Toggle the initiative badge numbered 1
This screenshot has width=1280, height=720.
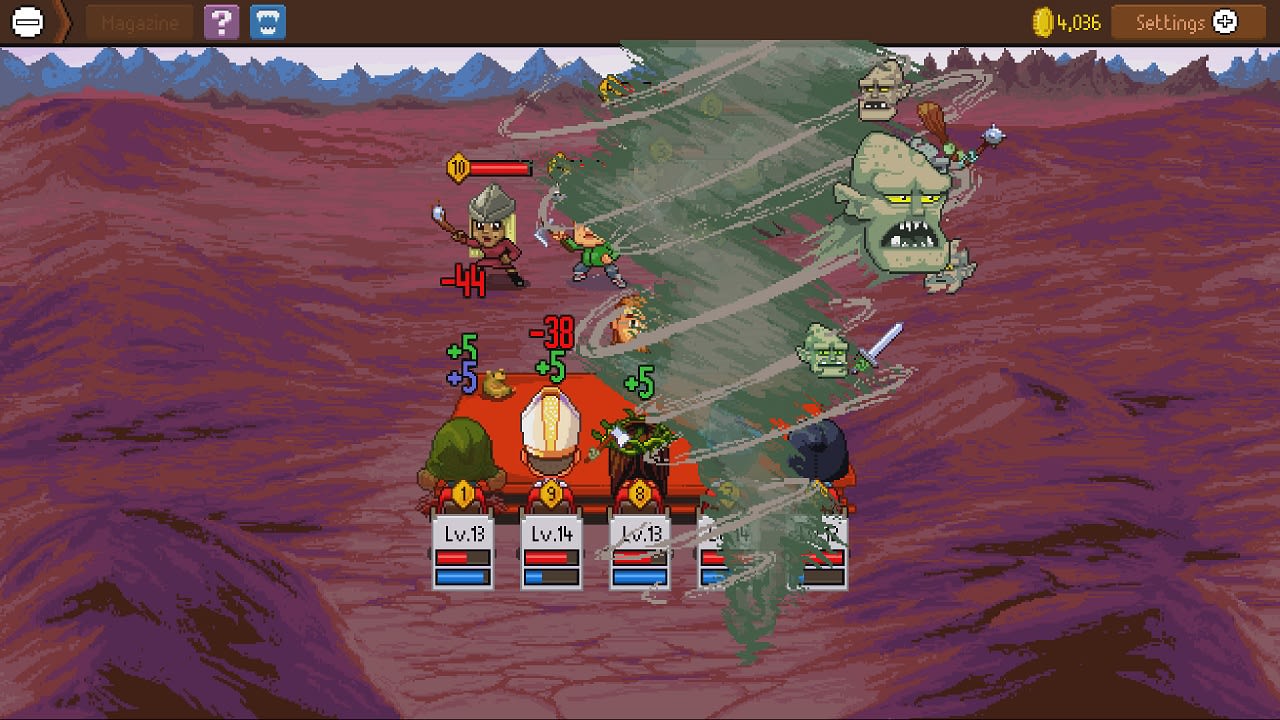(x=461, y=493)
